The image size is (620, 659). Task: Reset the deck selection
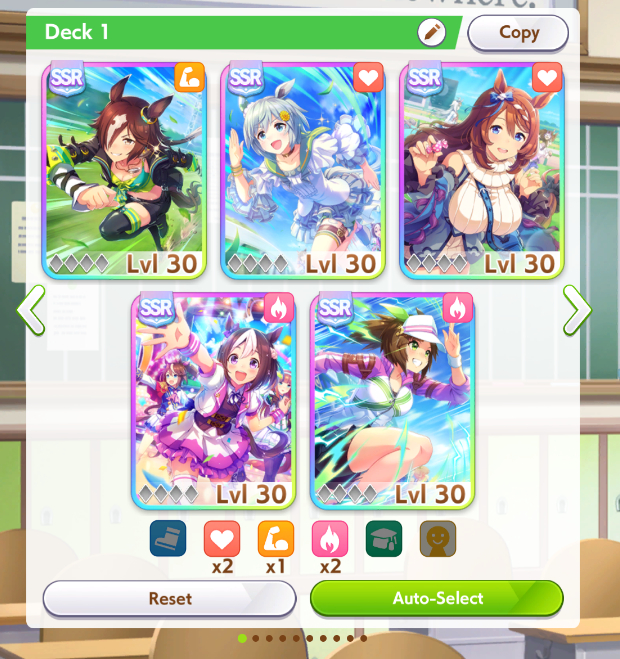click(x=170, y=599)
